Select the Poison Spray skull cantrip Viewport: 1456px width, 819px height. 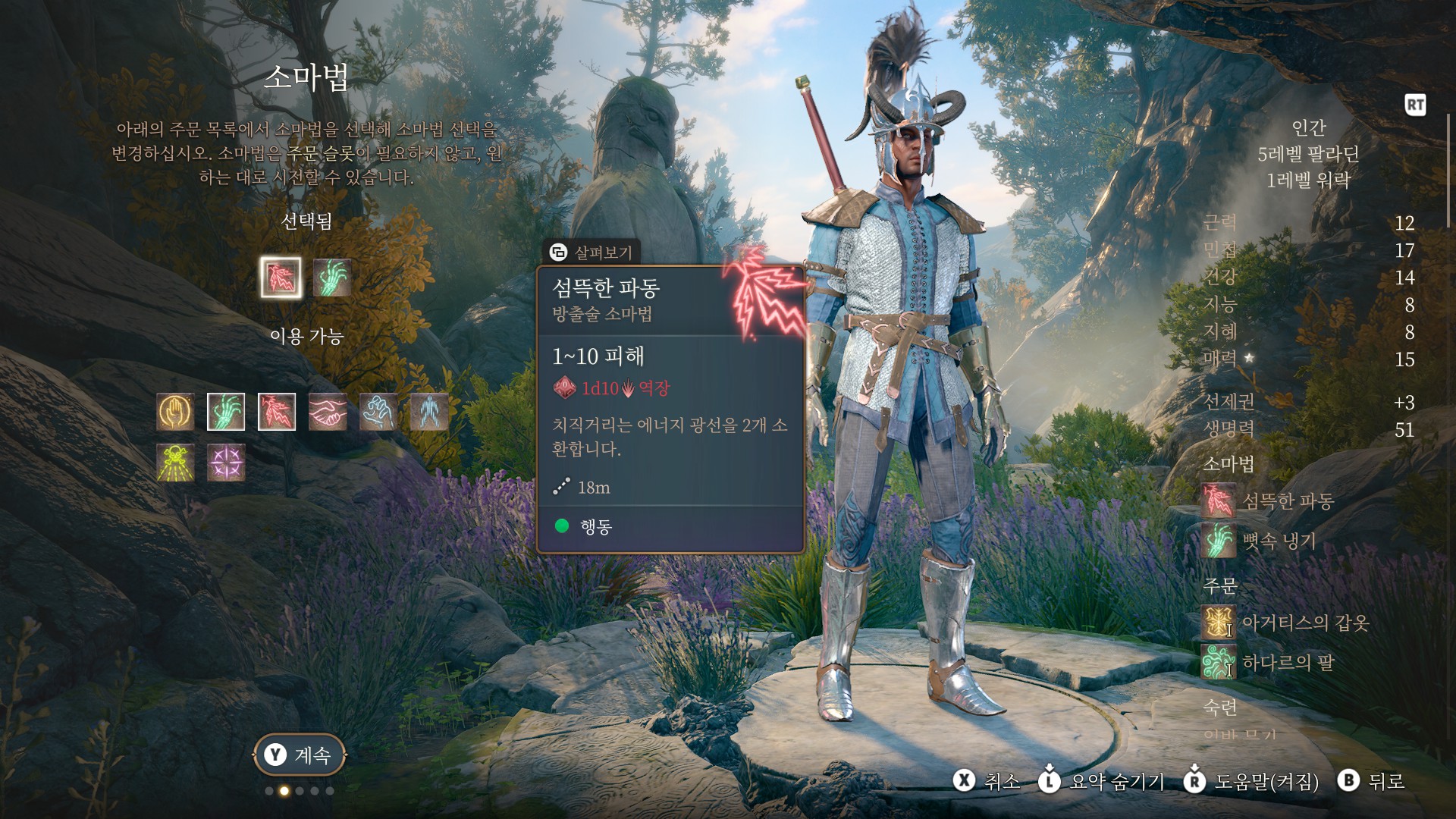(x=175, y=462)
